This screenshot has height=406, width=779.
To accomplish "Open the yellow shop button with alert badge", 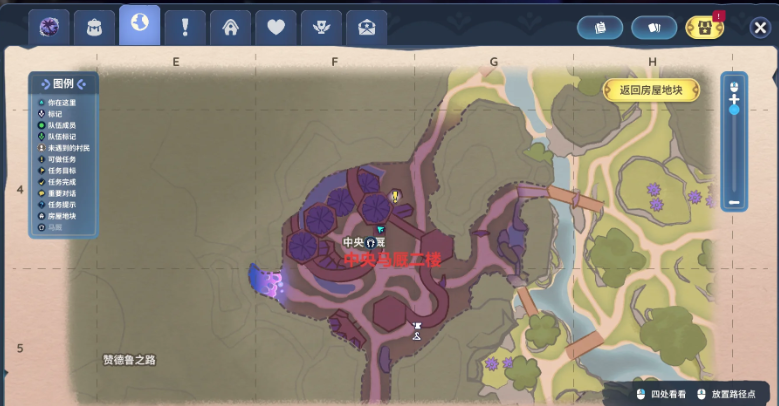I will tap(704, 28).
